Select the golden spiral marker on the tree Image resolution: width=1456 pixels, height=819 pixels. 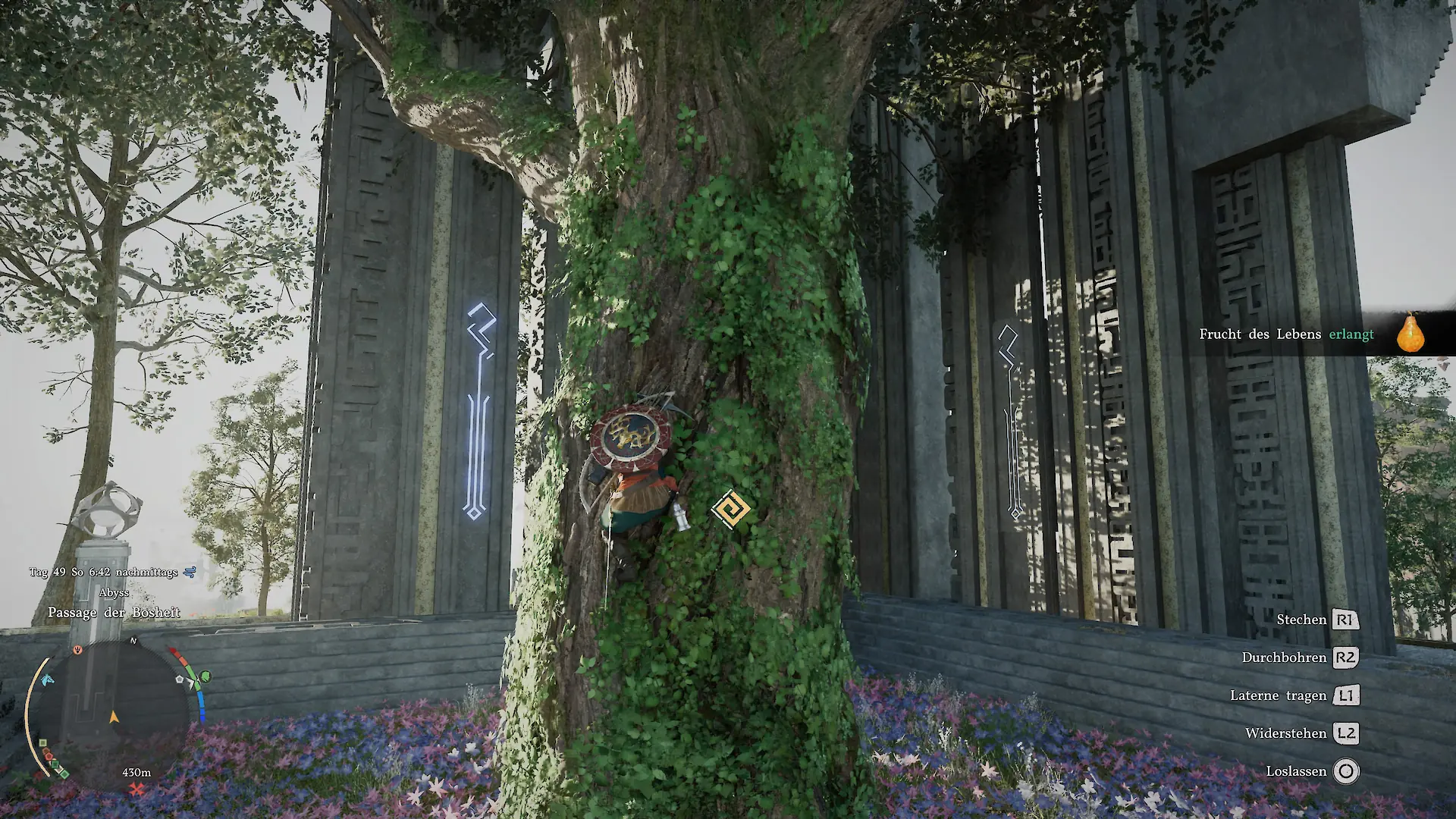pos(730,510)
